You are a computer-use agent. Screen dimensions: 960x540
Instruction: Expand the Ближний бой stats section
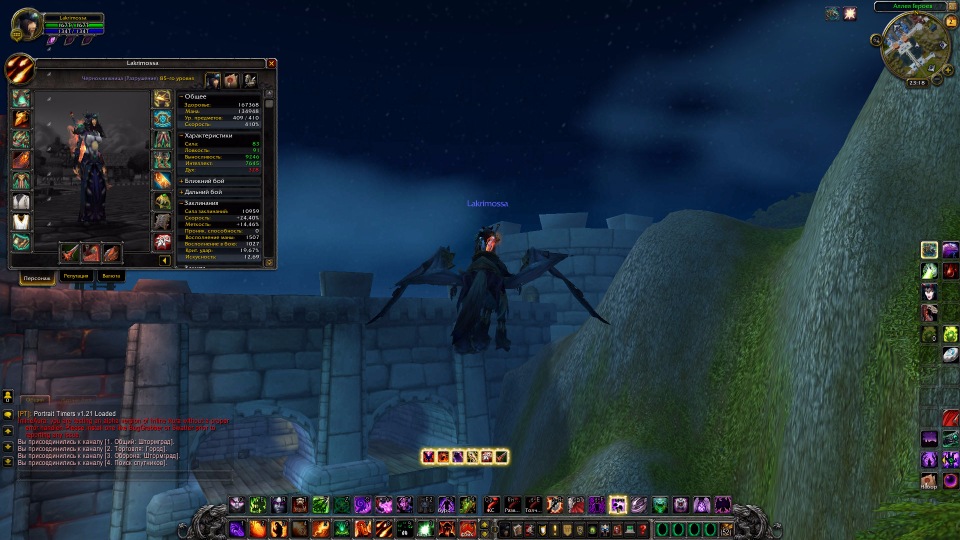pos(181,180)
